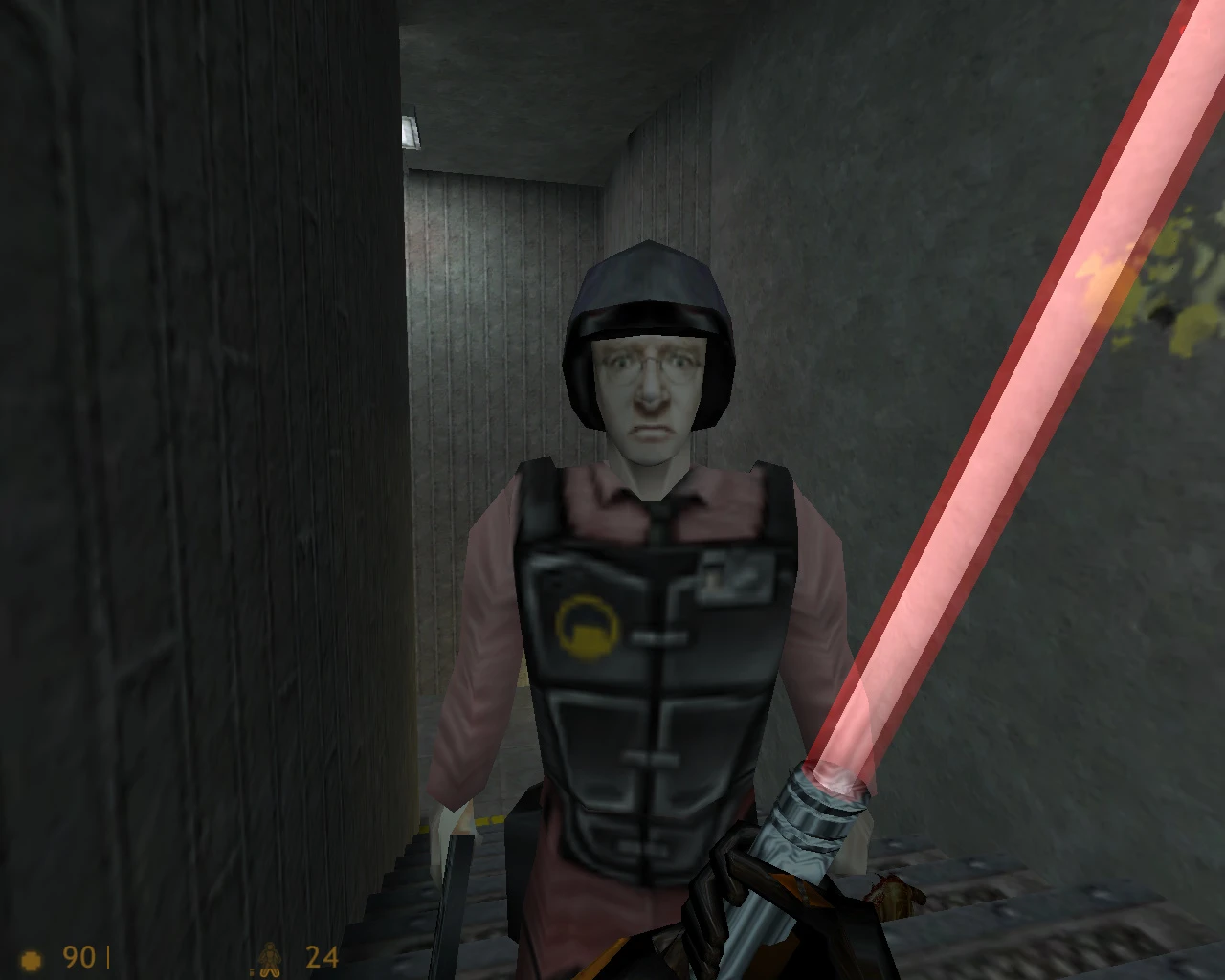Click the gloved hand holding the weapon
Image resolution: width=1225 pixels, height=980 pixels.
pyautogui.click(x=727, y=909)
